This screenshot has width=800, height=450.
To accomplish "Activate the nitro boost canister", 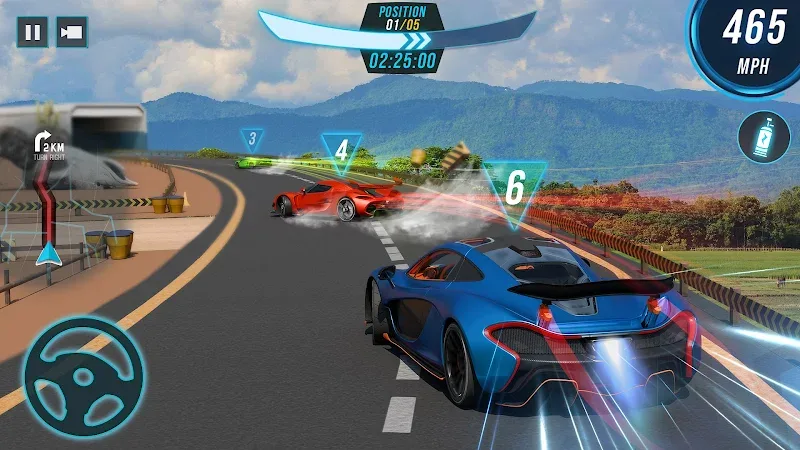I will tap(763, 137).
